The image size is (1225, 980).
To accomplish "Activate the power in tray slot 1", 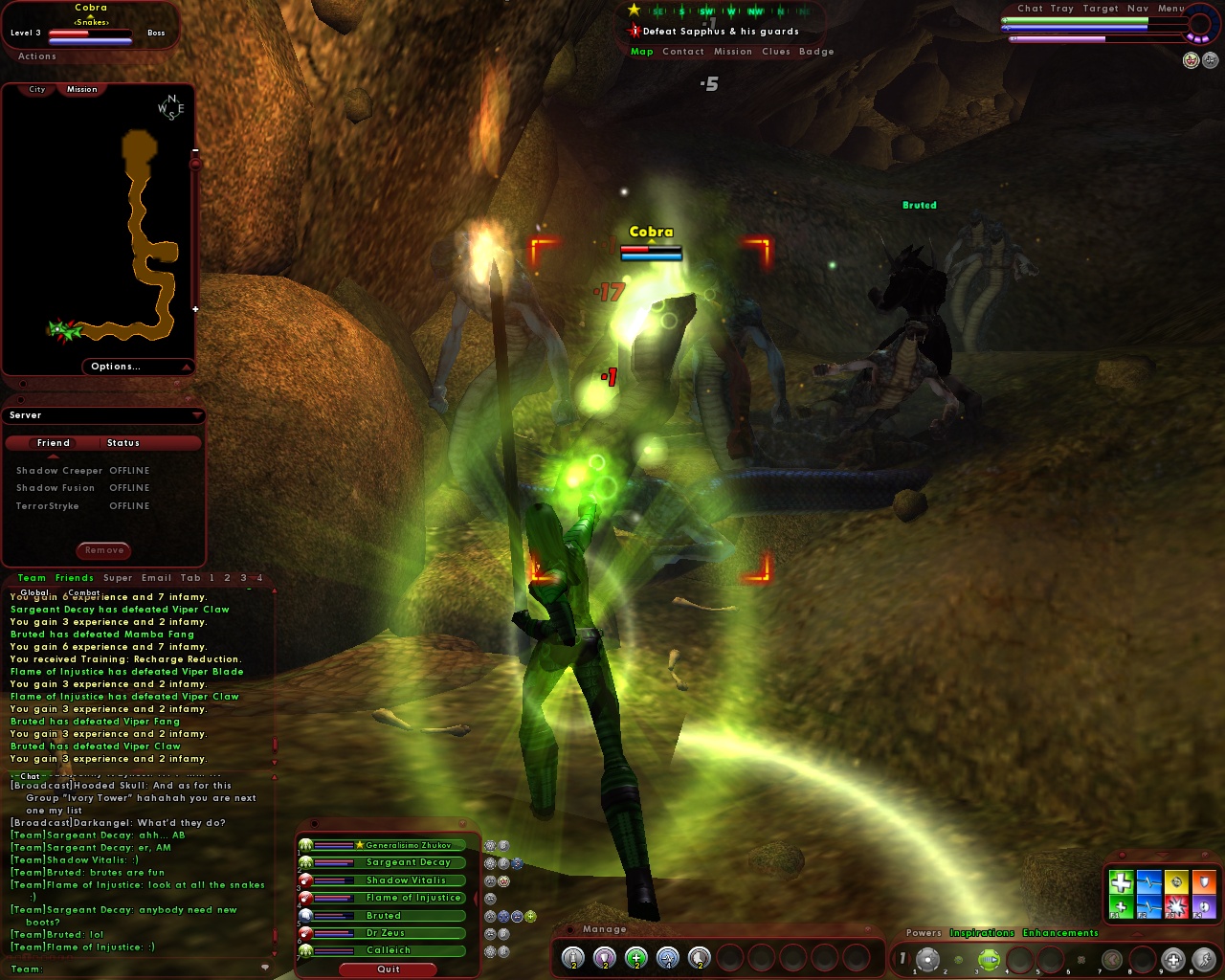I will pos(928,958).
